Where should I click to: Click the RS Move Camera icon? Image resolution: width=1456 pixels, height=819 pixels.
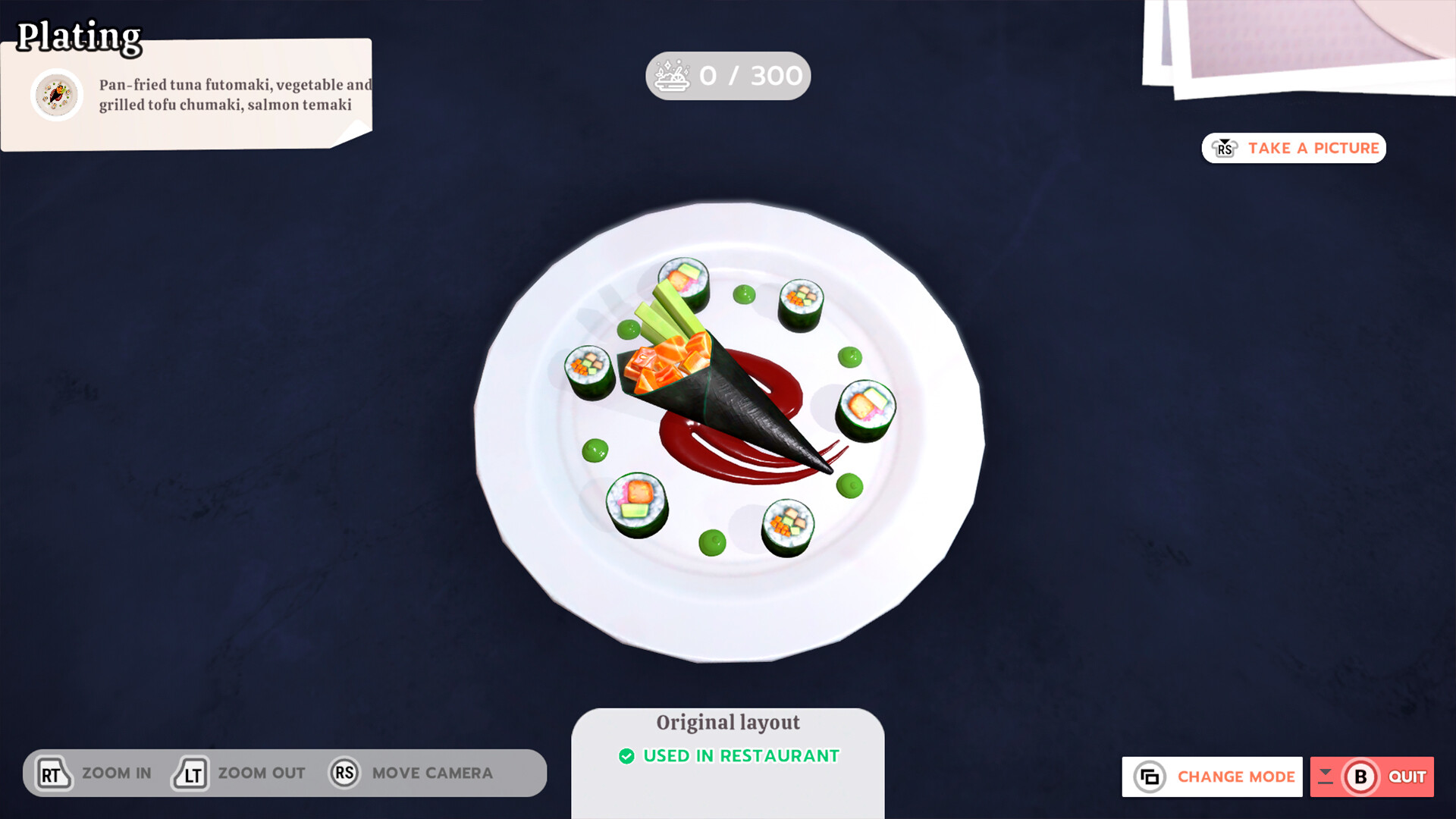click(x=344, y=773)
